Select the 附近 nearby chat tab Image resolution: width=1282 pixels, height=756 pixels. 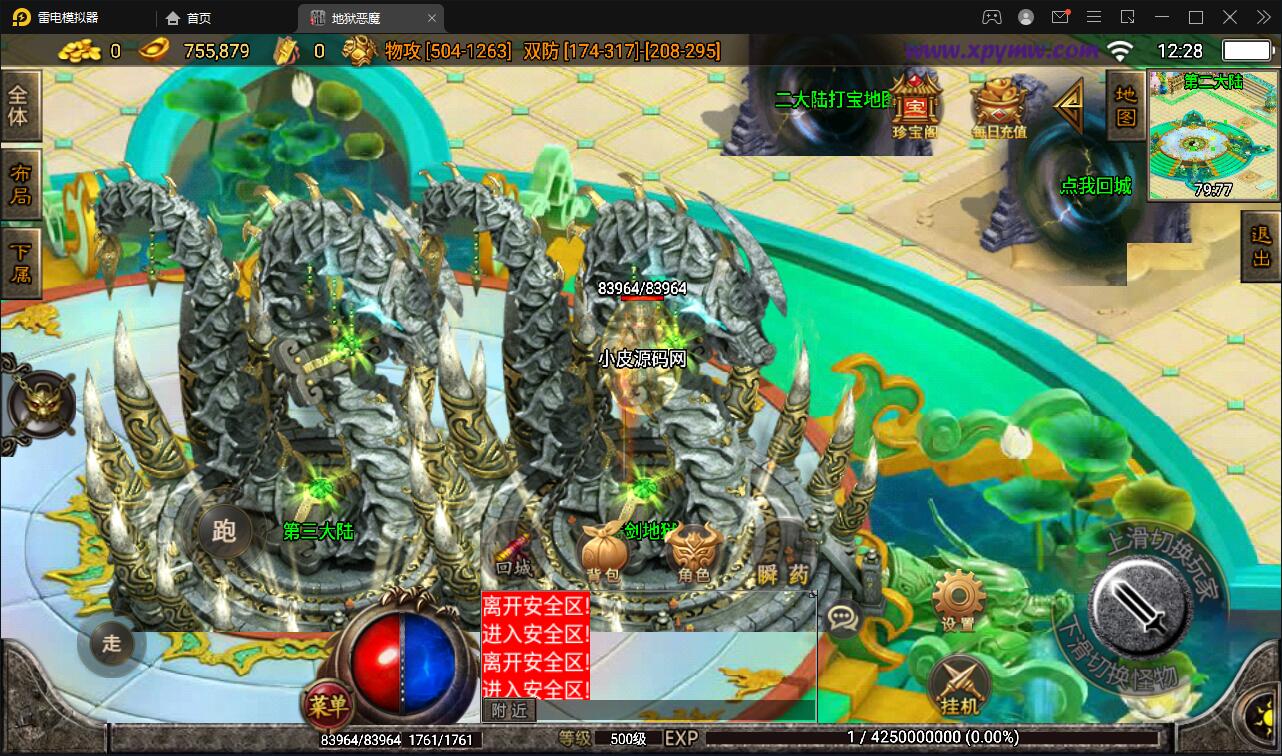(511, 710)
